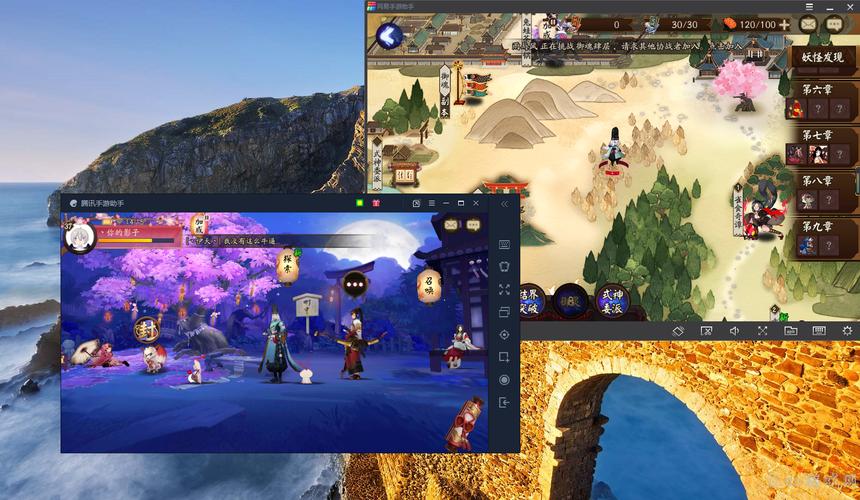Click the blue back arrow on the map
The image size is (860, 500).
(389, 37)
